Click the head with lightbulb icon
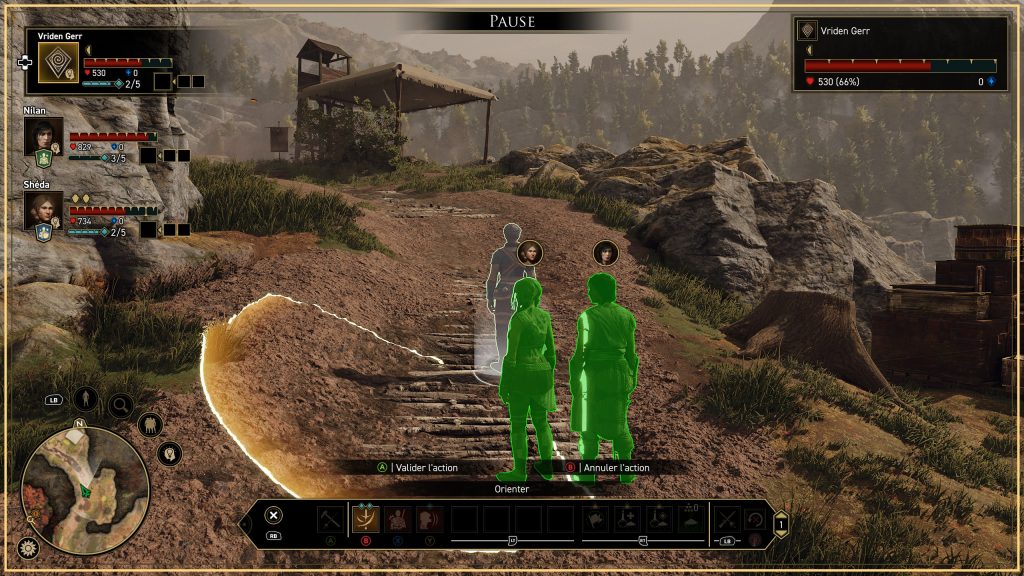 click(x=169, y=453)
